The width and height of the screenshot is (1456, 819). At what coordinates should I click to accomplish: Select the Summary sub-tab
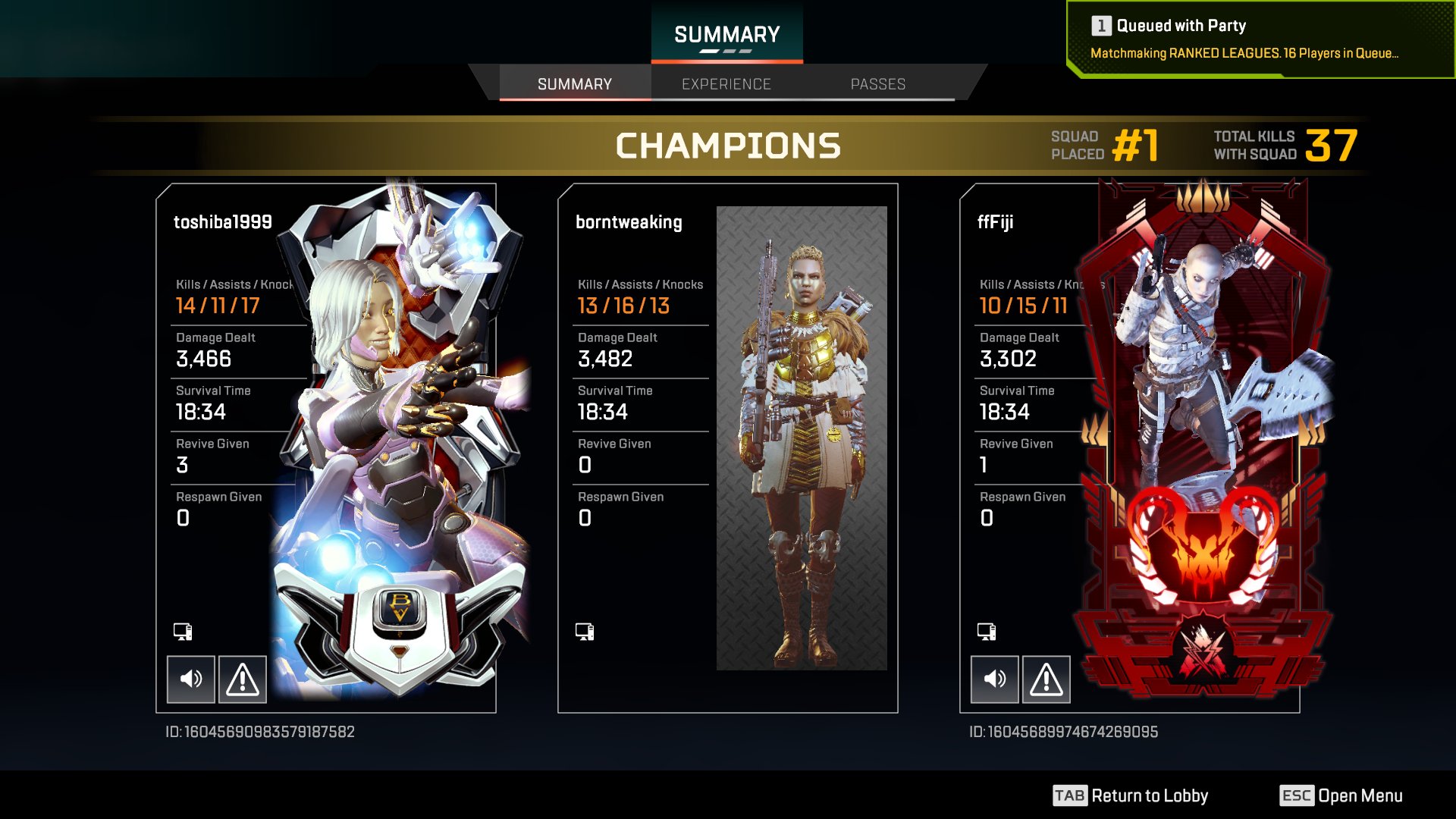574,84
